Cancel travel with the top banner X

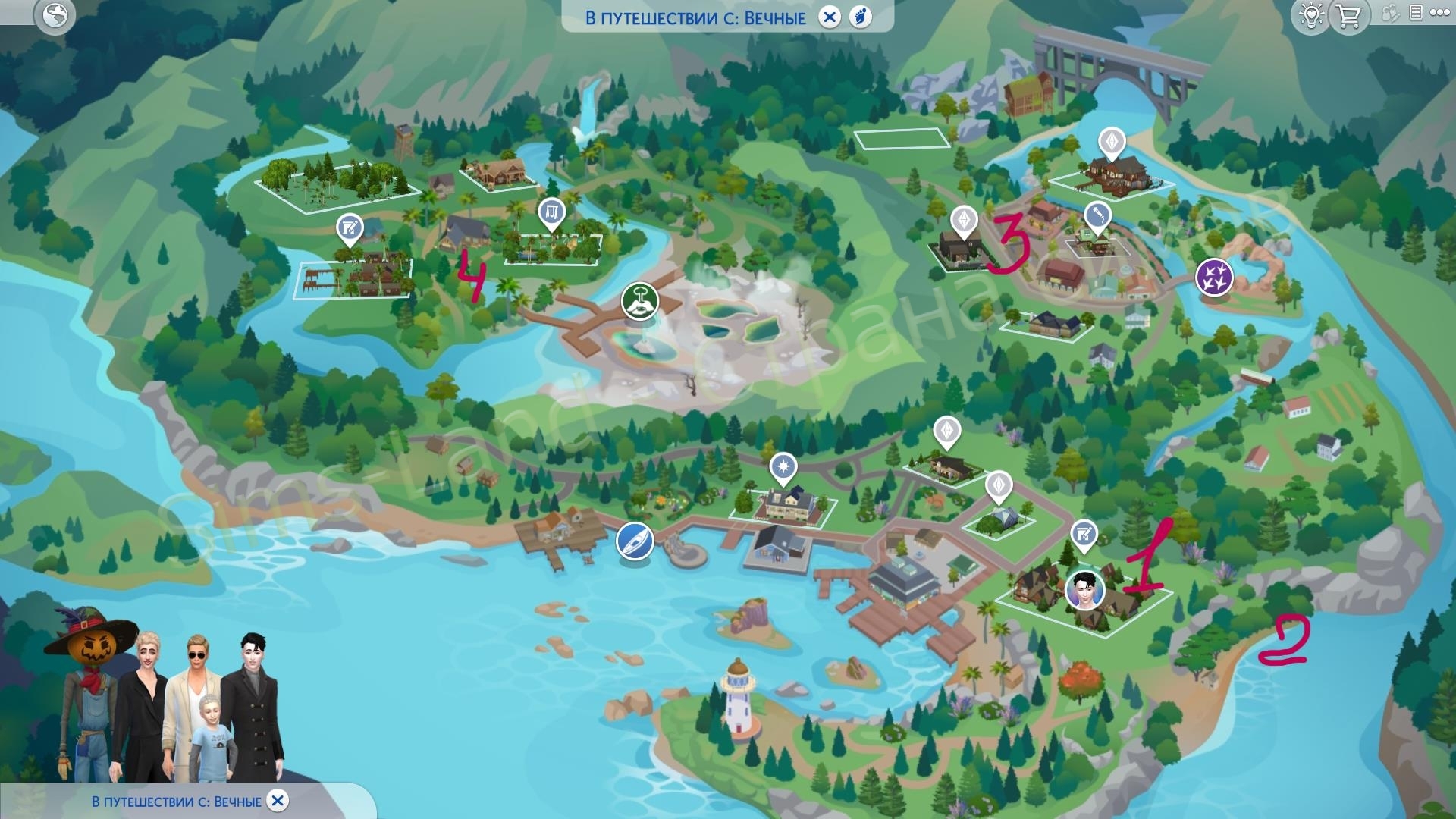tap(830, 17)
